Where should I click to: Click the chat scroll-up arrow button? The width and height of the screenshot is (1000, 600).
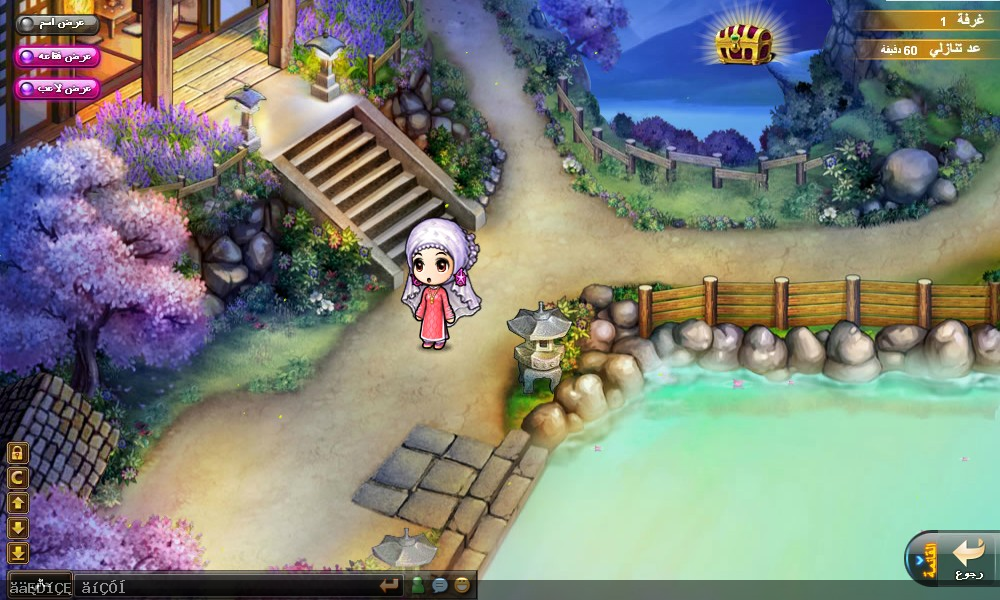tap(18, 503)
